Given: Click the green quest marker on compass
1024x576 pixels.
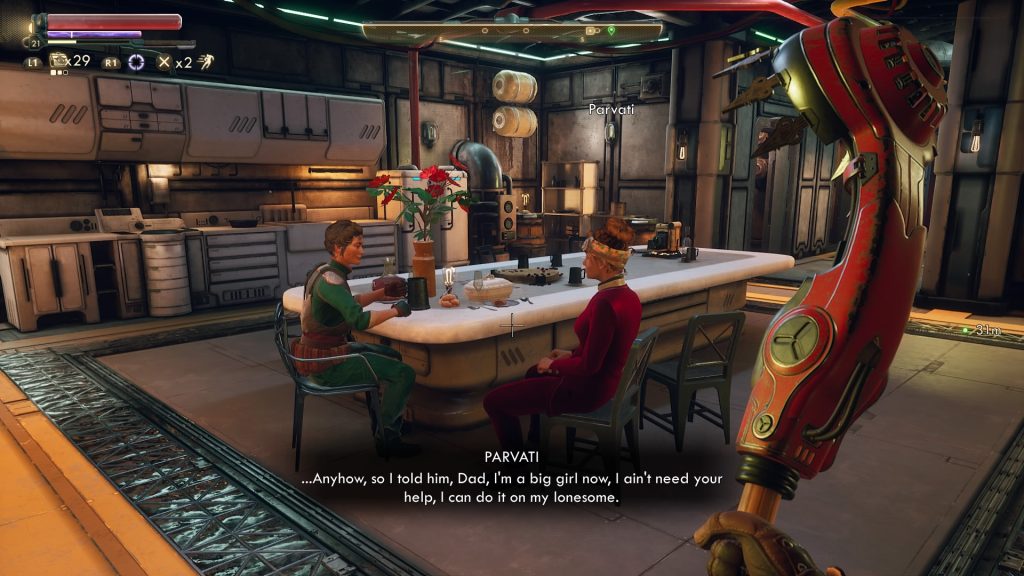Looking at the screenshot, I should pyautogui.click(x=611, y=31).
